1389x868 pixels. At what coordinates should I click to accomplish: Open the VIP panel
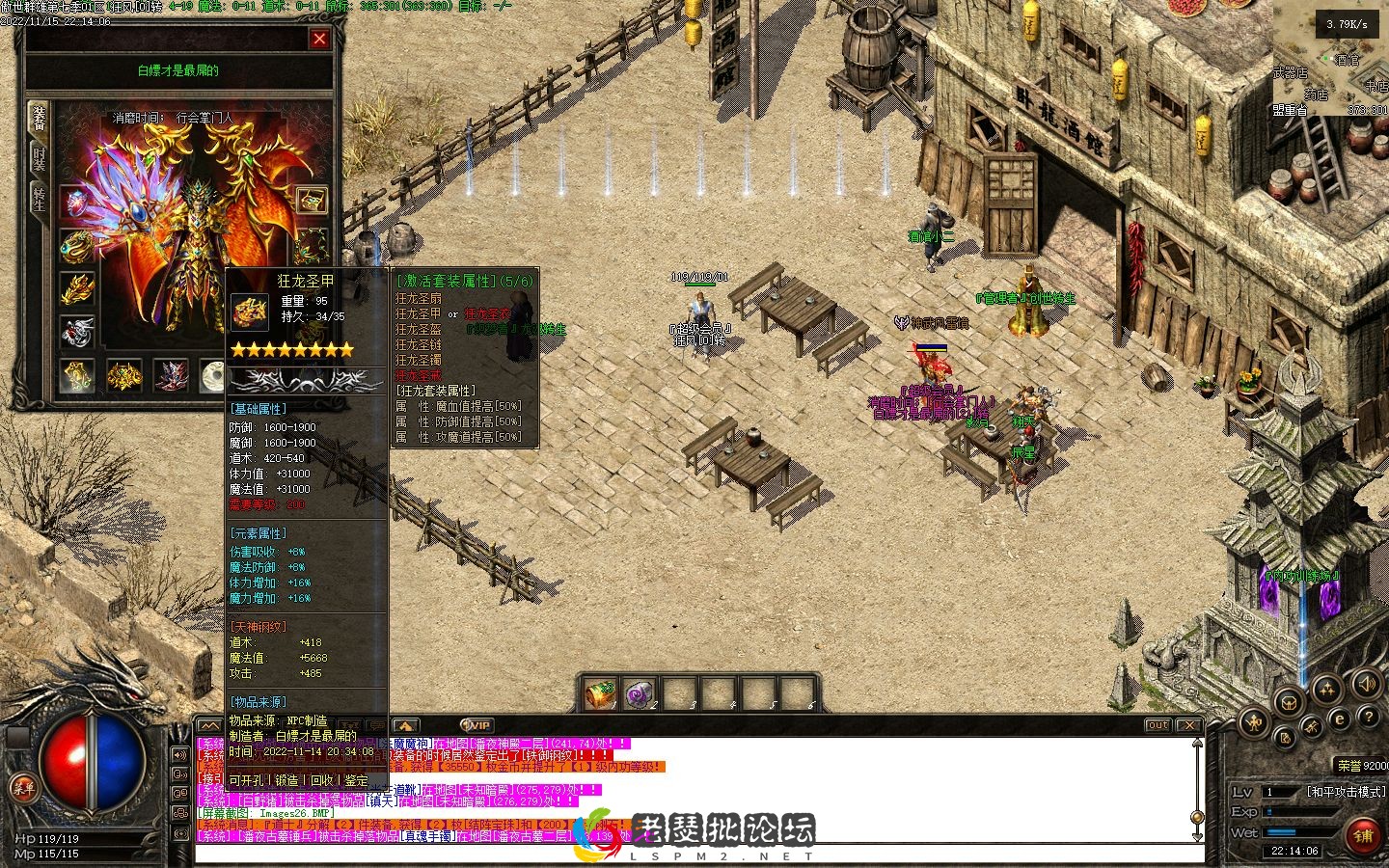476,725
